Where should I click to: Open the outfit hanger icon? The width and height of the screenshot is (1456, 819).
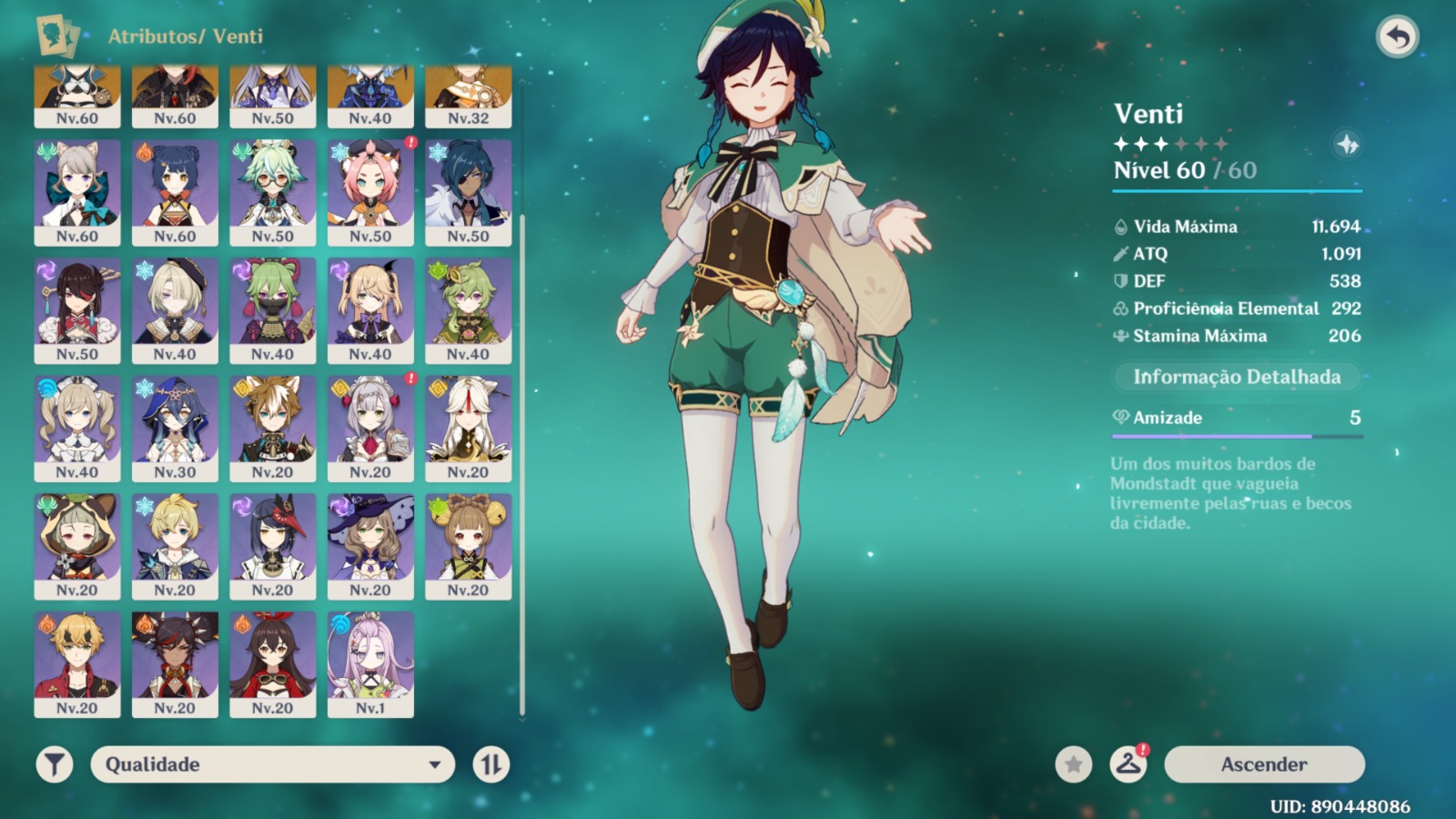pyautogui.click(x=1128, y=764)
